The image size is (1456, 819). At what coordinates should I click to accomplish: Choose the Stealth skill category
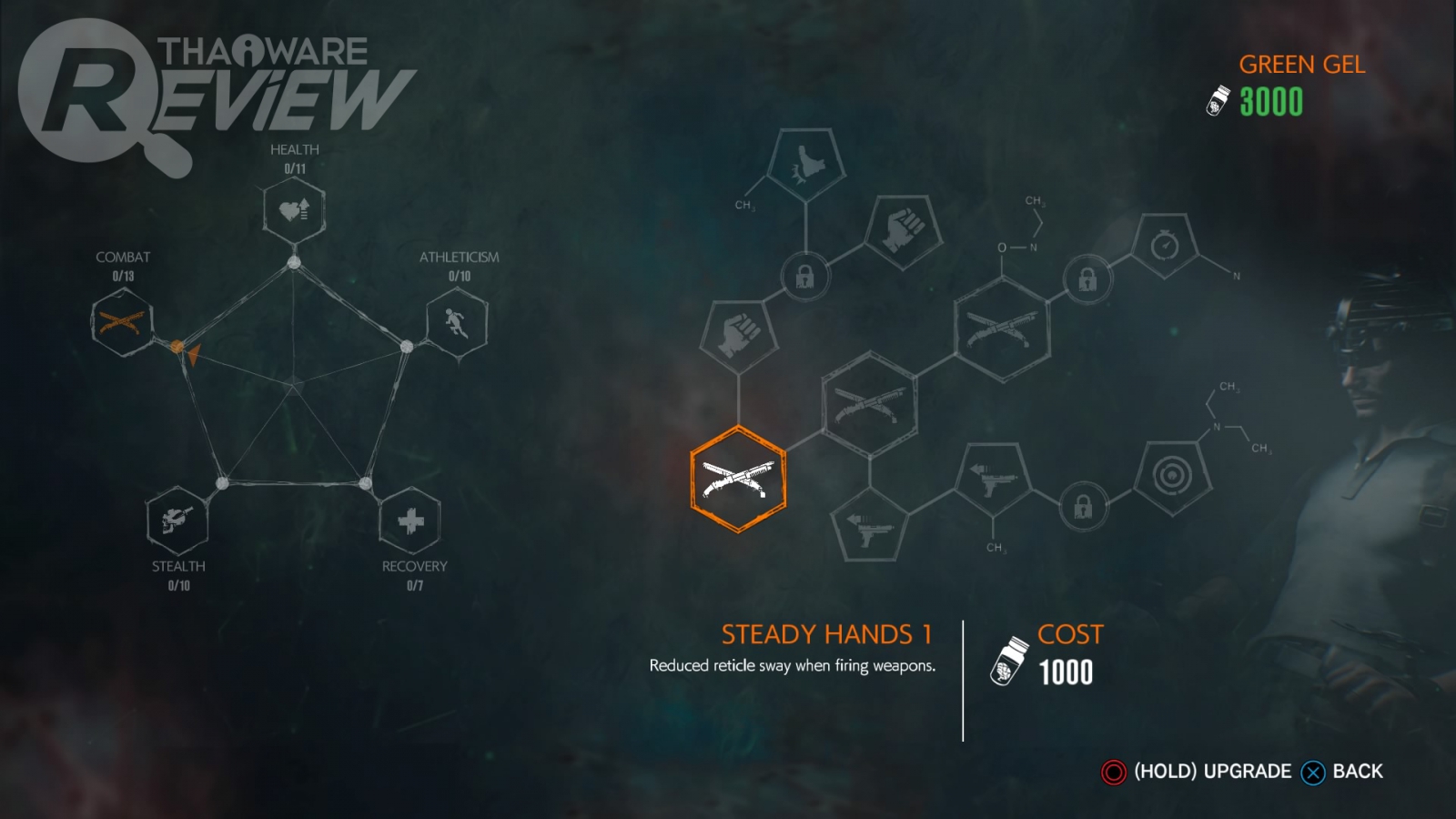tap(177, 520)
